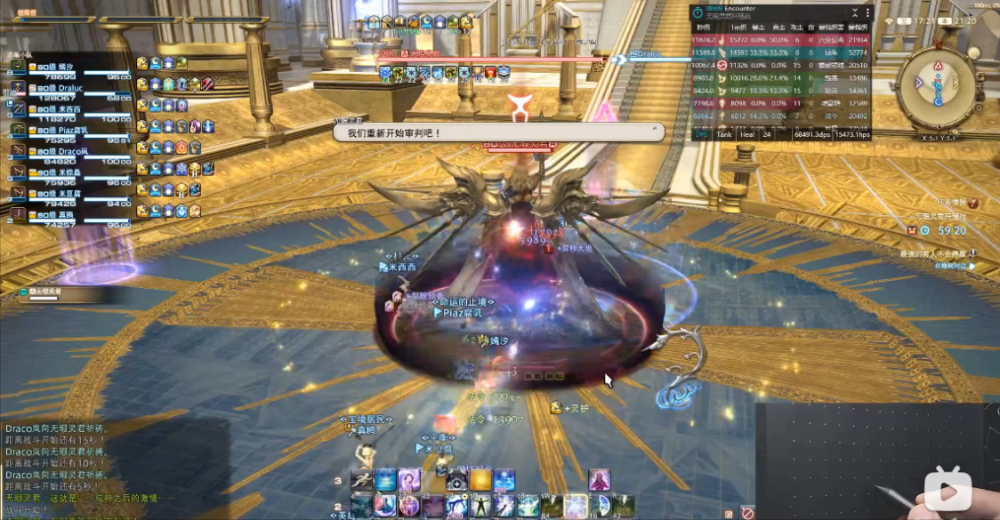This screenshot has width=1000, height=520.
Task: Select the 59:20 duty timer tracker
Action: (950, 230)
